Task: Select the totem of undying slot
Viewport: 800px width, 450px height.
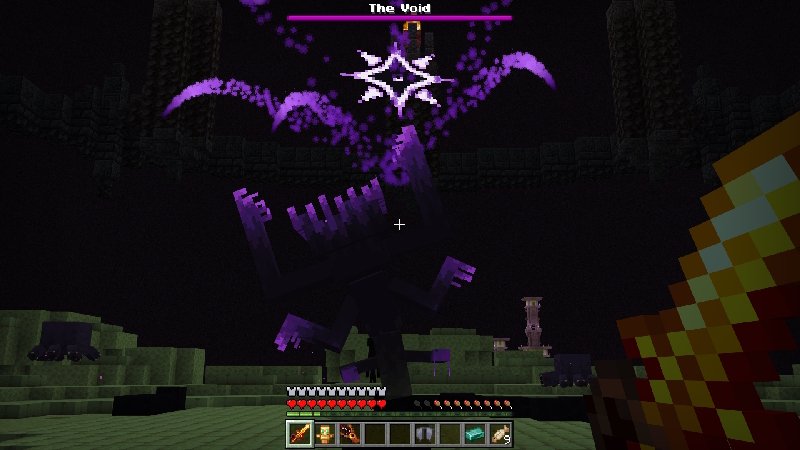Action: click(324, 433)
